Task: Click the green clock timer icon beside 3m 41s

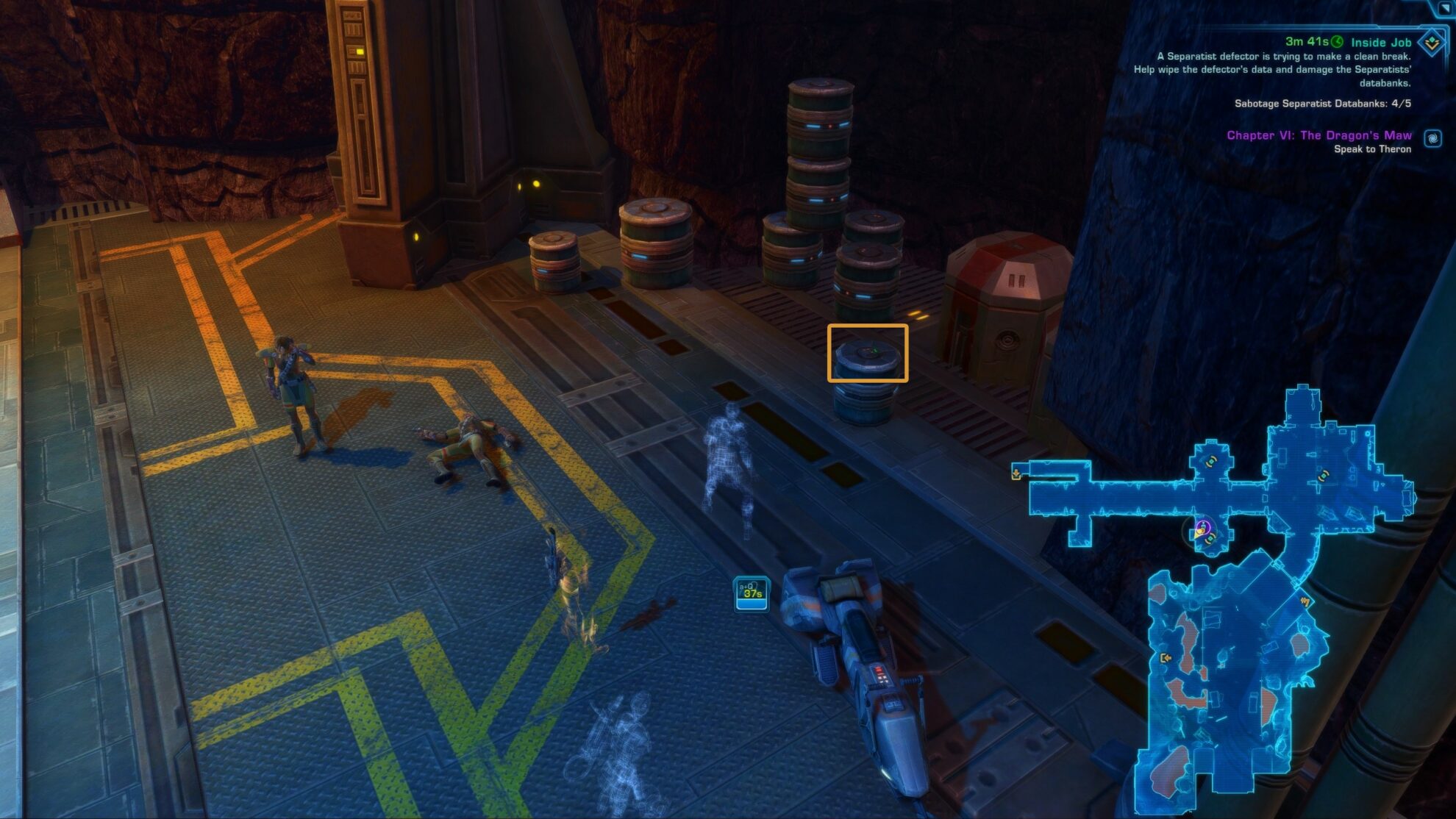Action: pos(1337,41)
